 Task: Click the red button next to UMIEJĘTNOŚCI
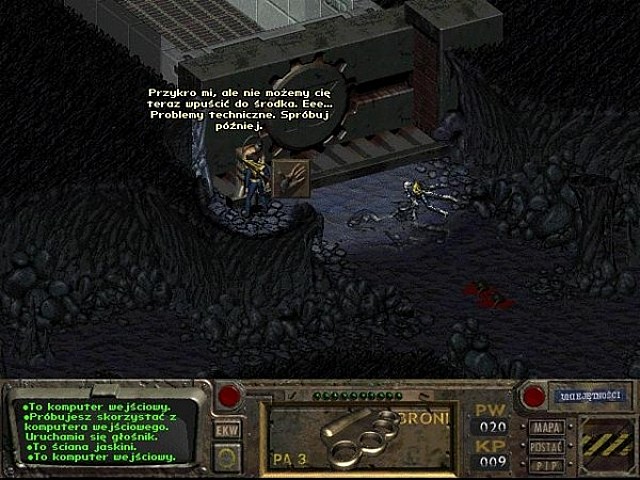click(x=533, y=396)
